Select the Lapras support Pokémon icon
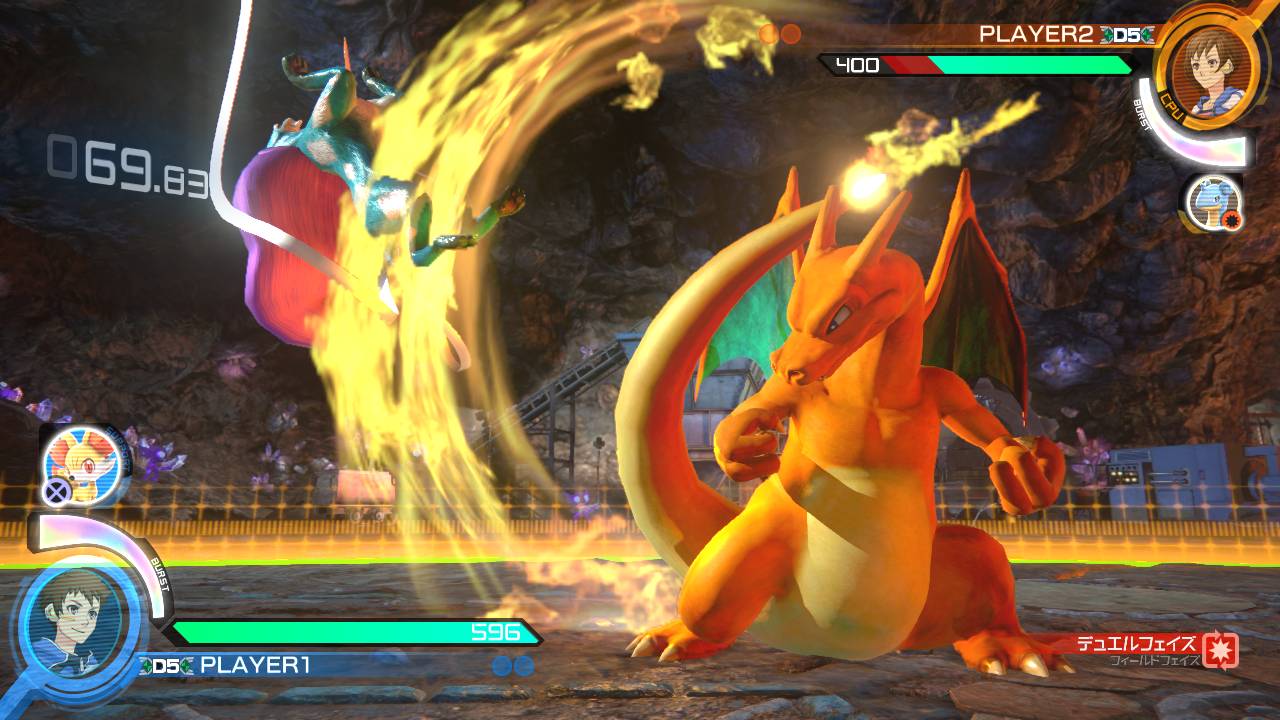1280x720 pixels. pyautogui.click(x=1212, y=201)
